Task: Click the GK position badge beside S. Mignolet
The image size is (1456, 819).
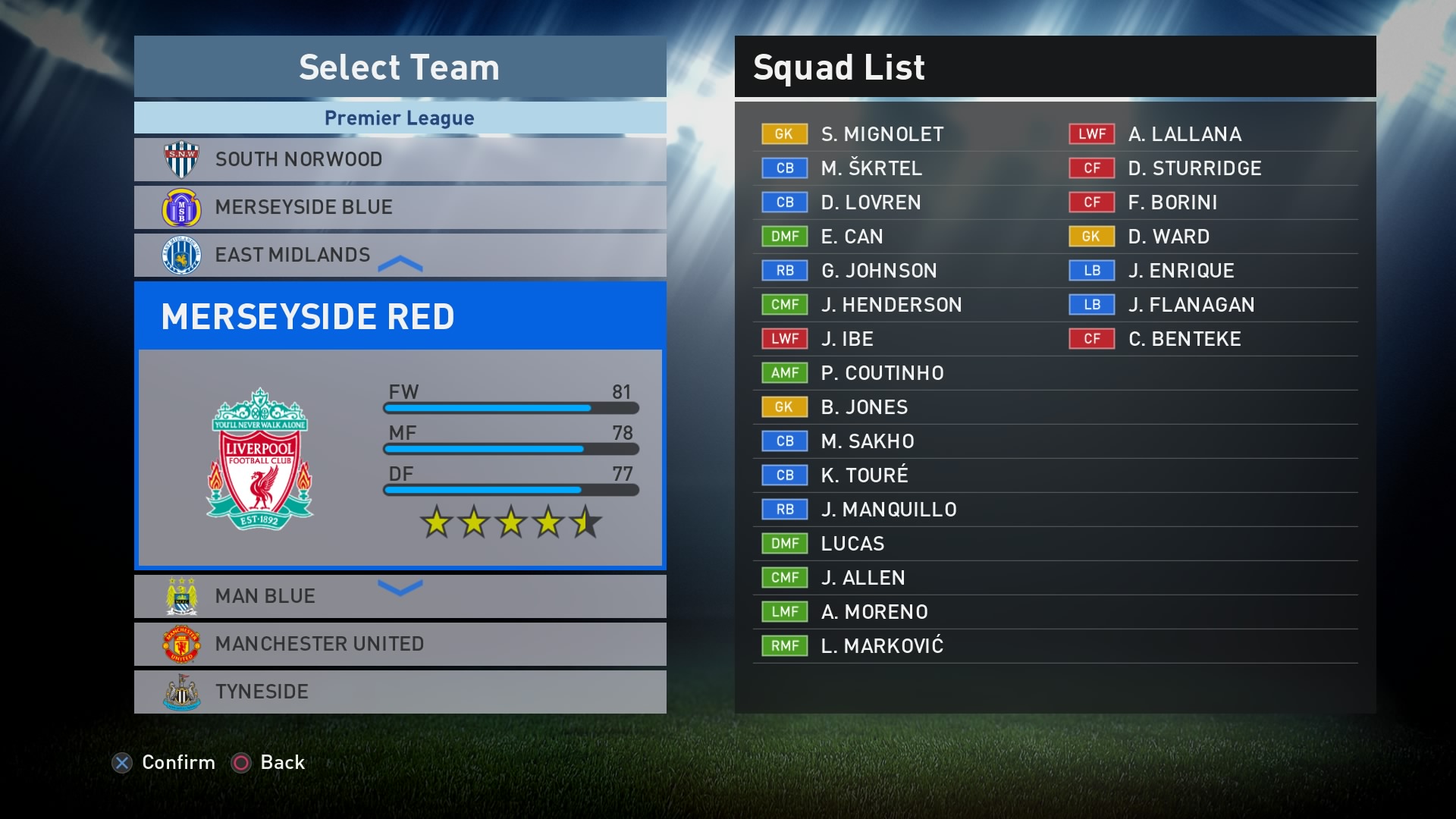Action: 784,134
